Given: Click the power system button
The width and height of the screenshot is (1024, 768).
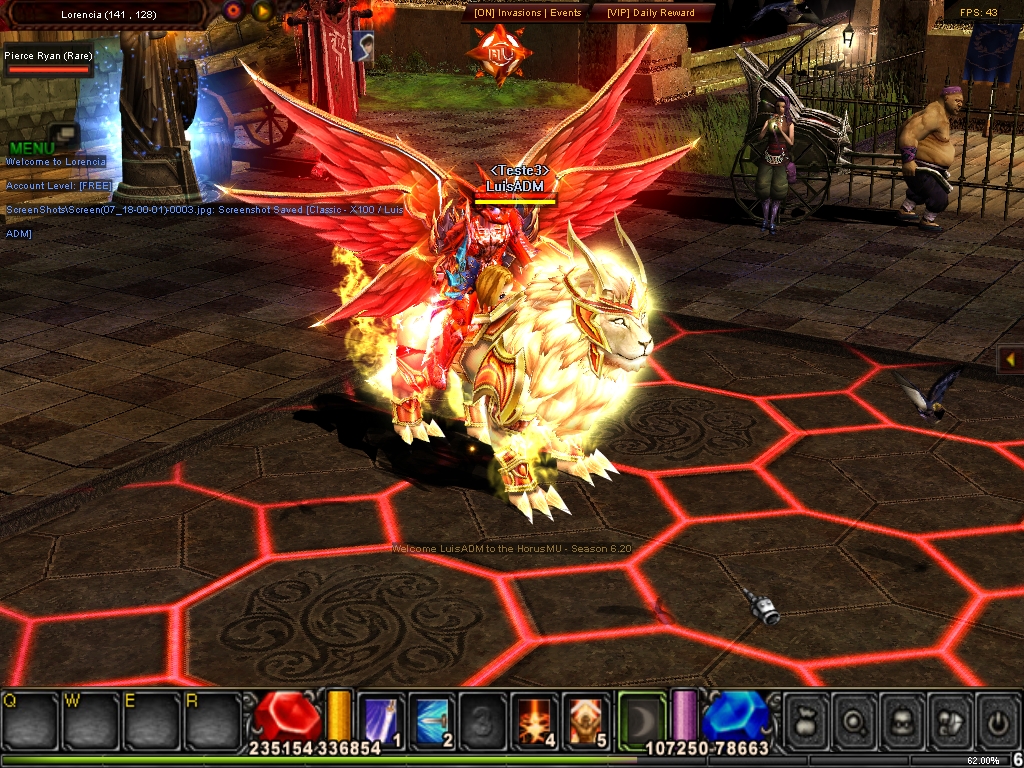Looking at the screenshot, I should (x=997, y=719).
